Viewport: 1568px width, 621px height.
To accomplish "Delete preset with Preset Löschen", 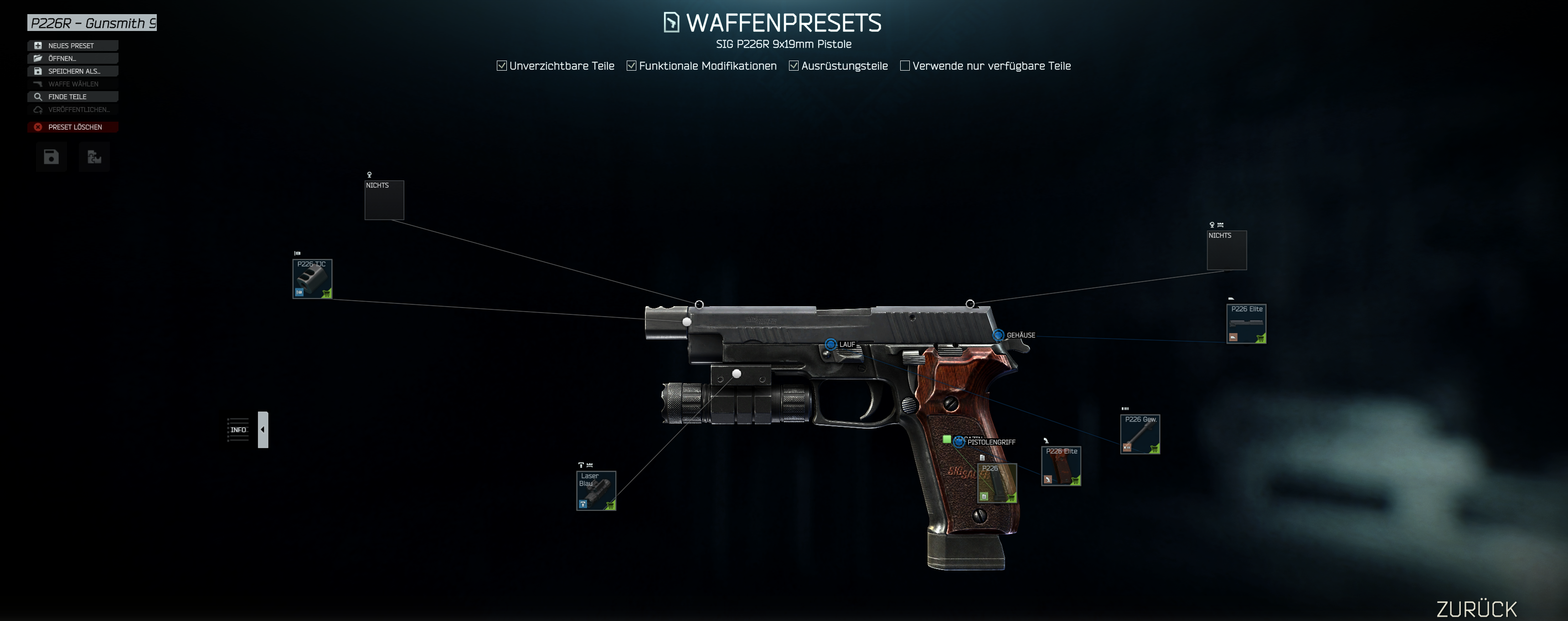I will click(x=72, y=127).
